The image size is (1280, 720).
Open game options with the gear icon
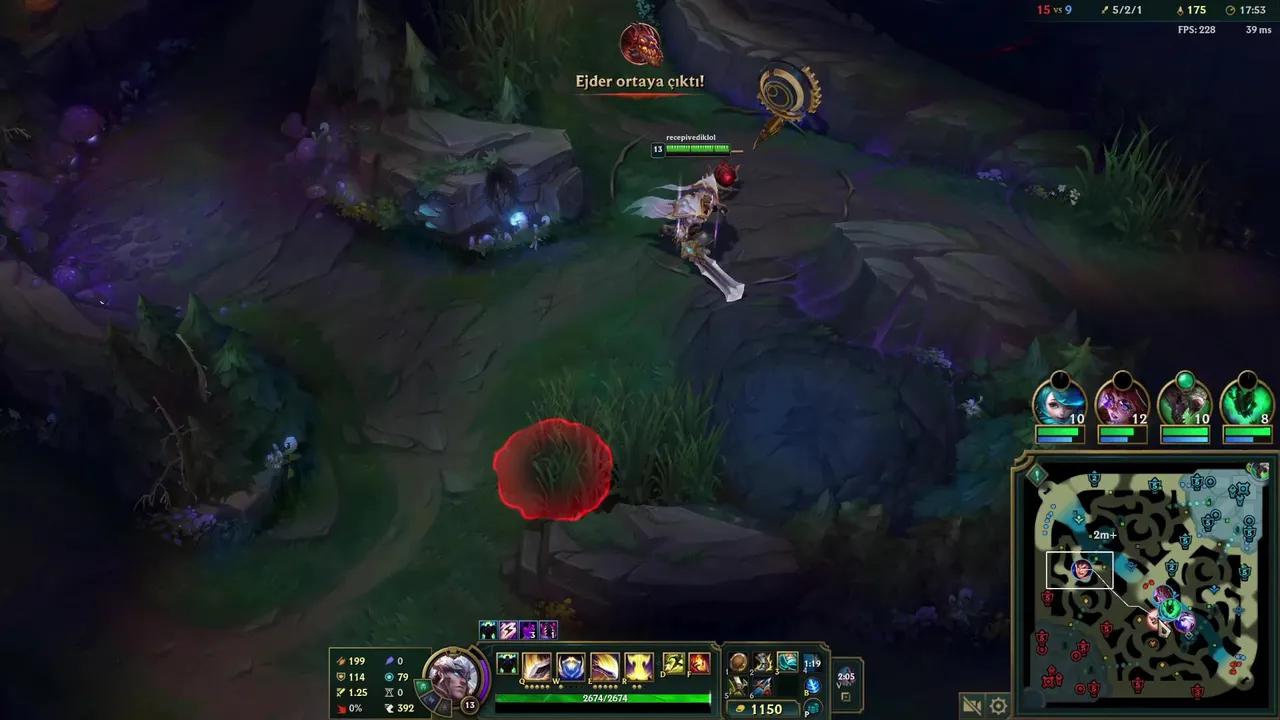click(x=999, y=704)
